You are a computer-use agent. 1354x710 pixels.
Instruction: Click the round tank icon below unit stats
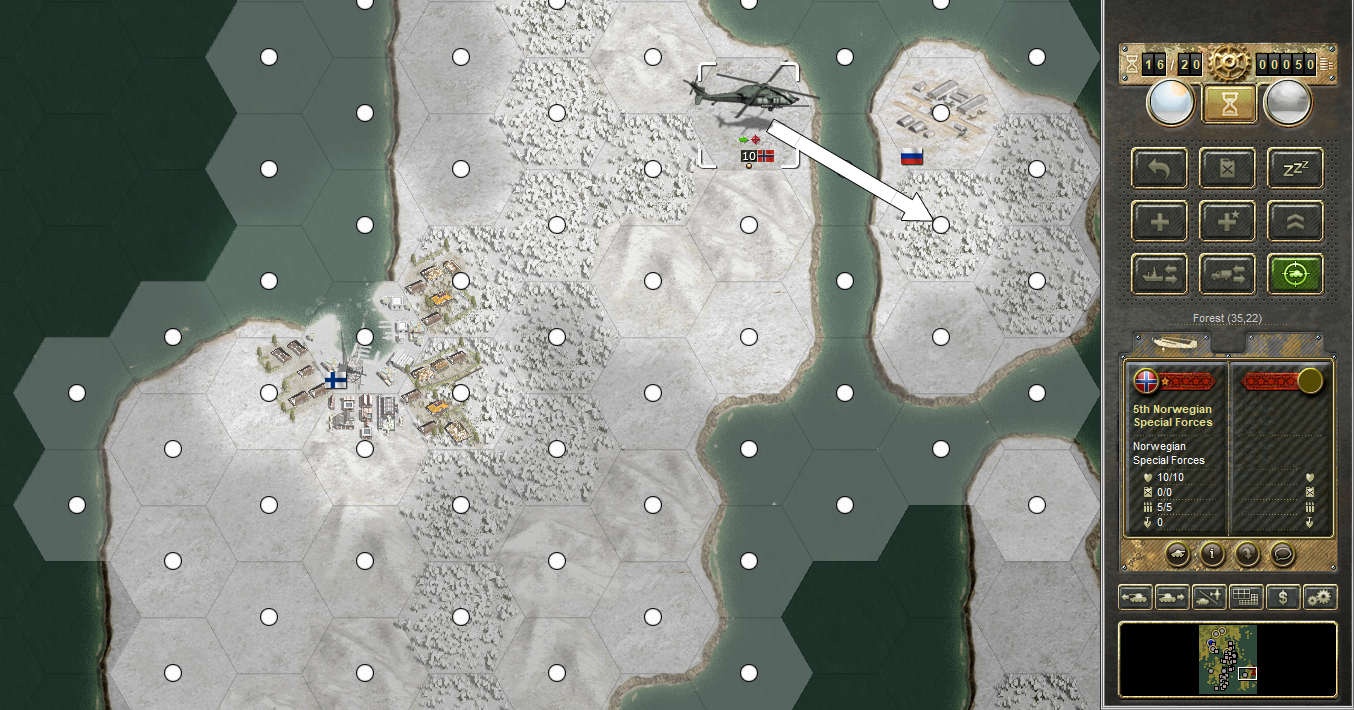coord(1177,552)
